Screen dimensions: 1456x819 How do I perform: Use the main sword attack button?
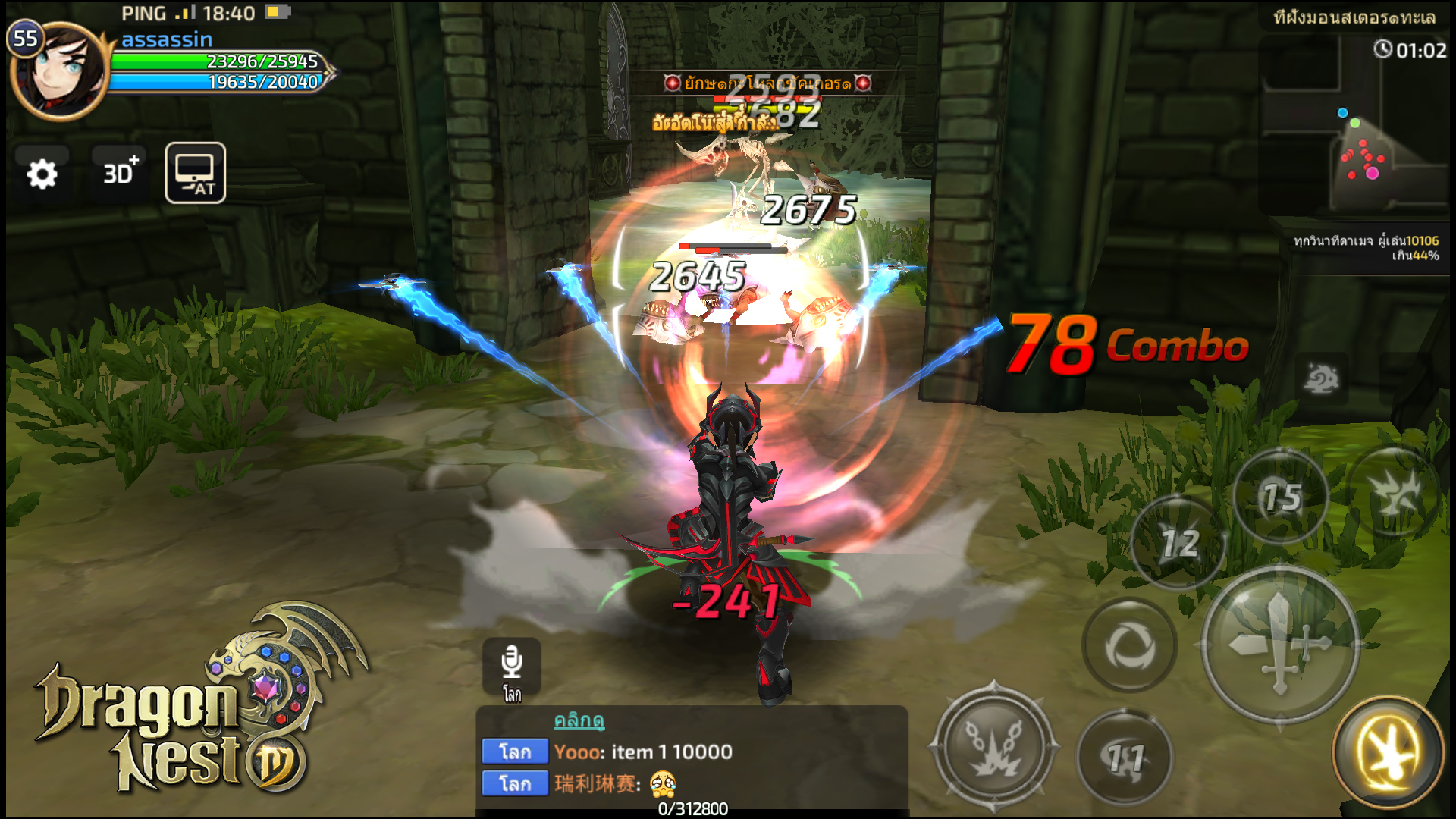[1280, 643]
